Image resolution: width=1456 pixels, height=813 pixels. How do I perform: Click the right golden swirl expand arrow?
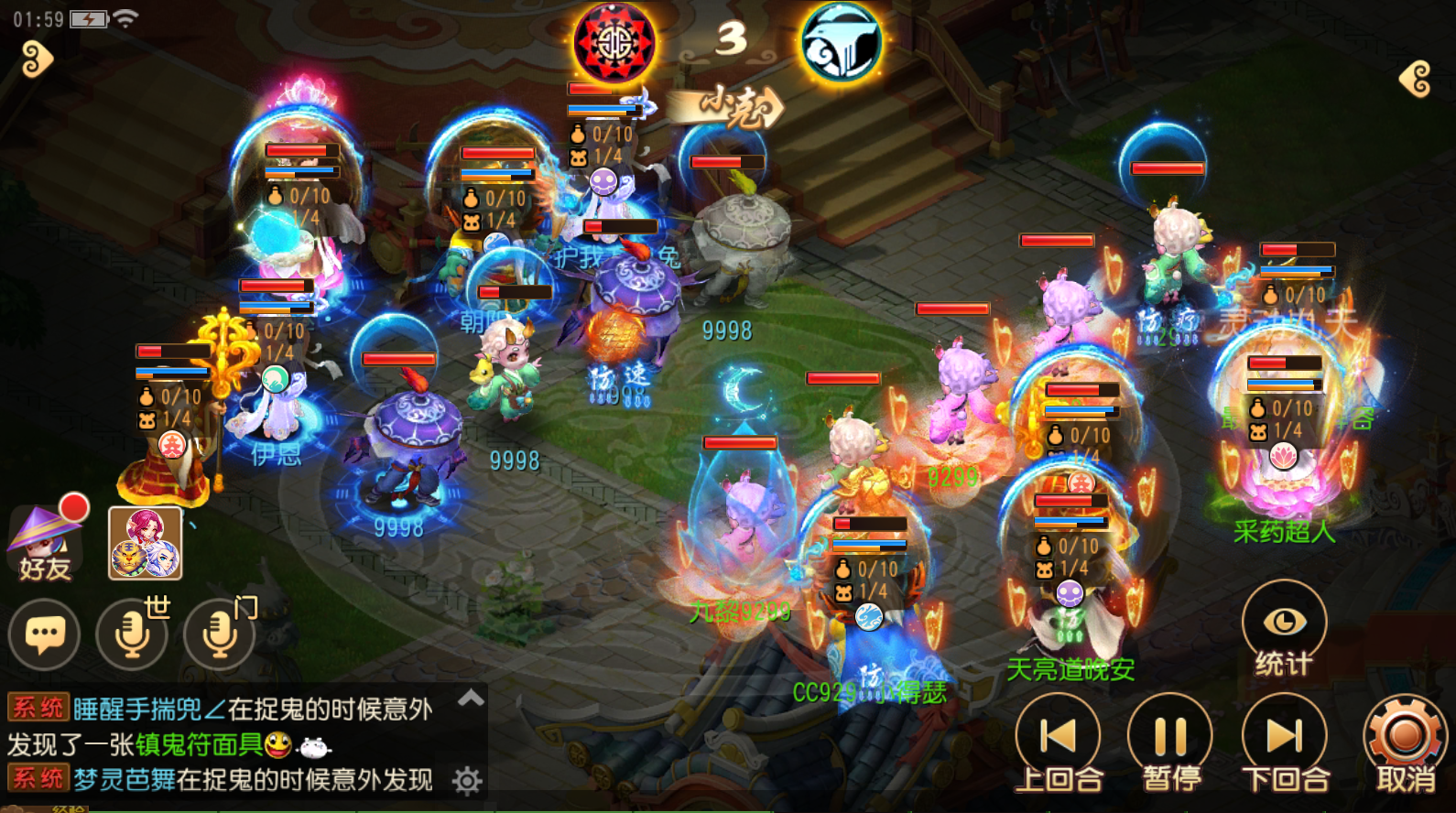[1416, 79]
